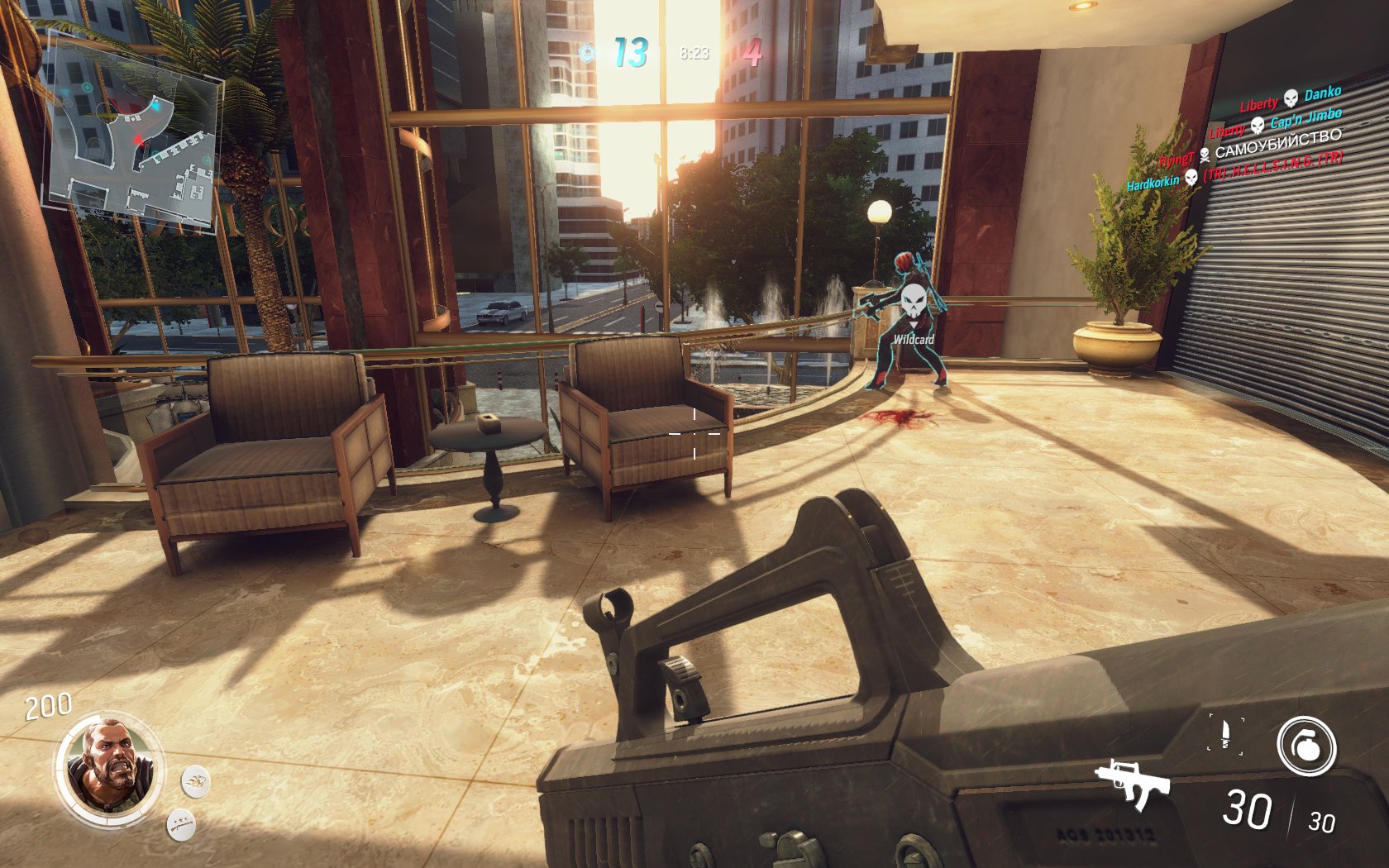Click the weapon perk icon under the avatar

[181, 826]
